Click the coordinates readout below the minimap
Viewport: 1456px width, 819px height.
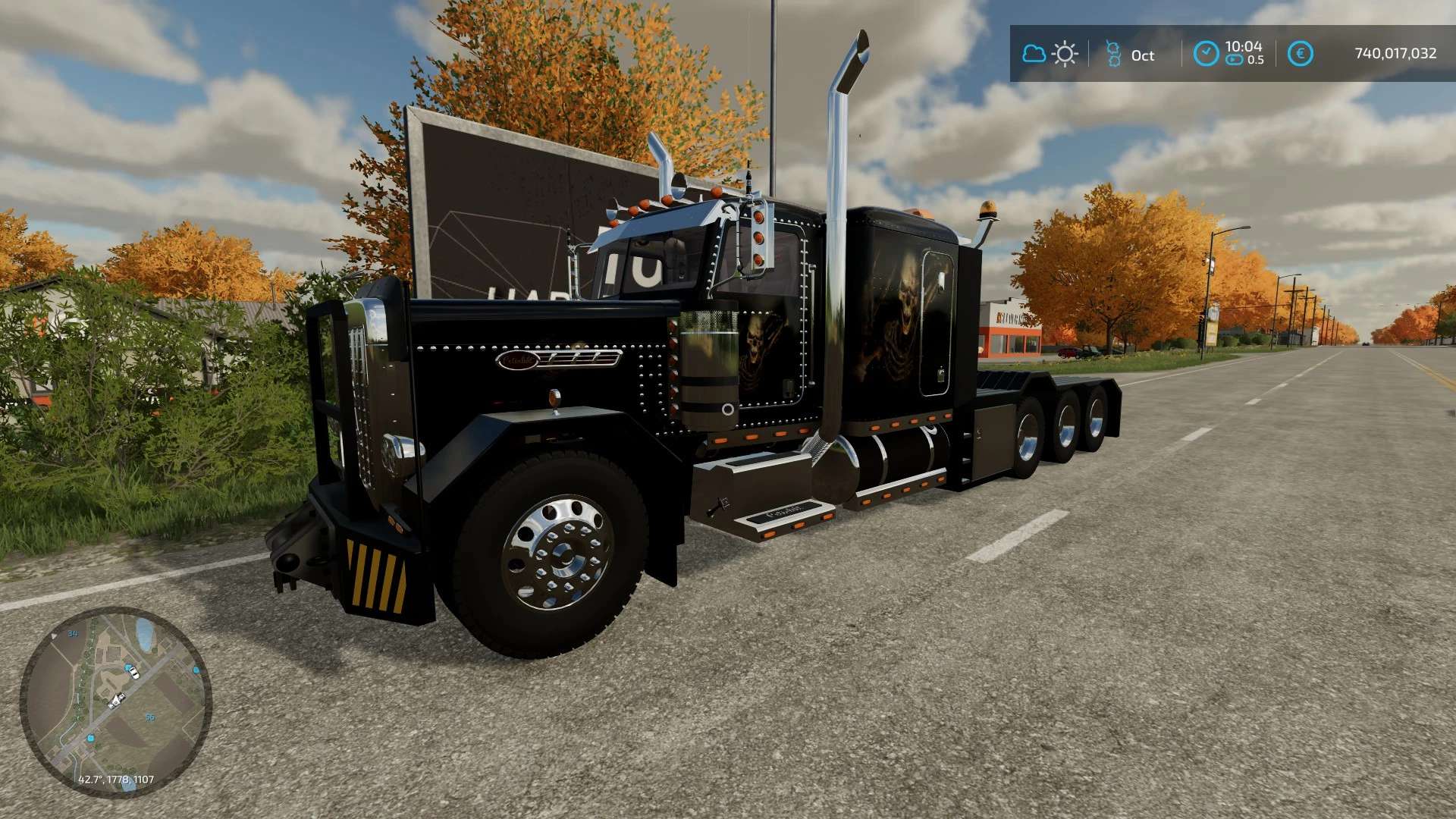click(116, 780)
